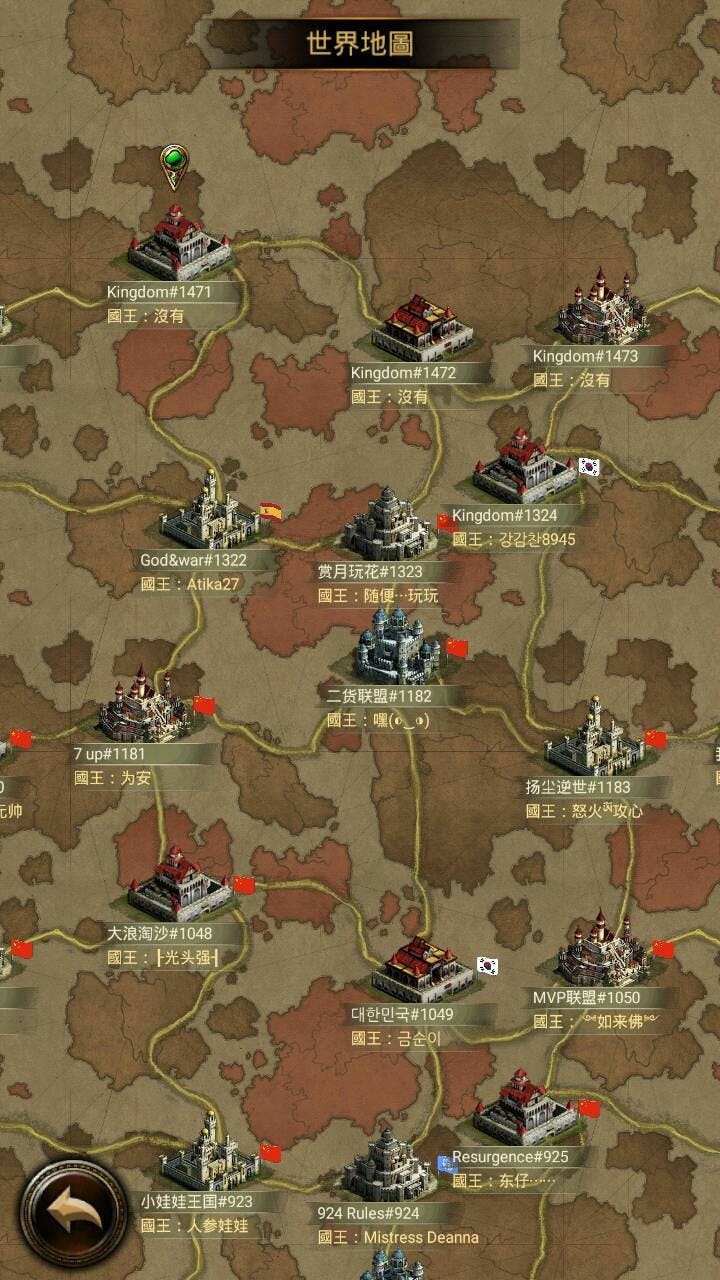Select the 二货联盟#1182 blue castle
The height and width of the screenshot is (1280, 720).
(x=398, y=647)
